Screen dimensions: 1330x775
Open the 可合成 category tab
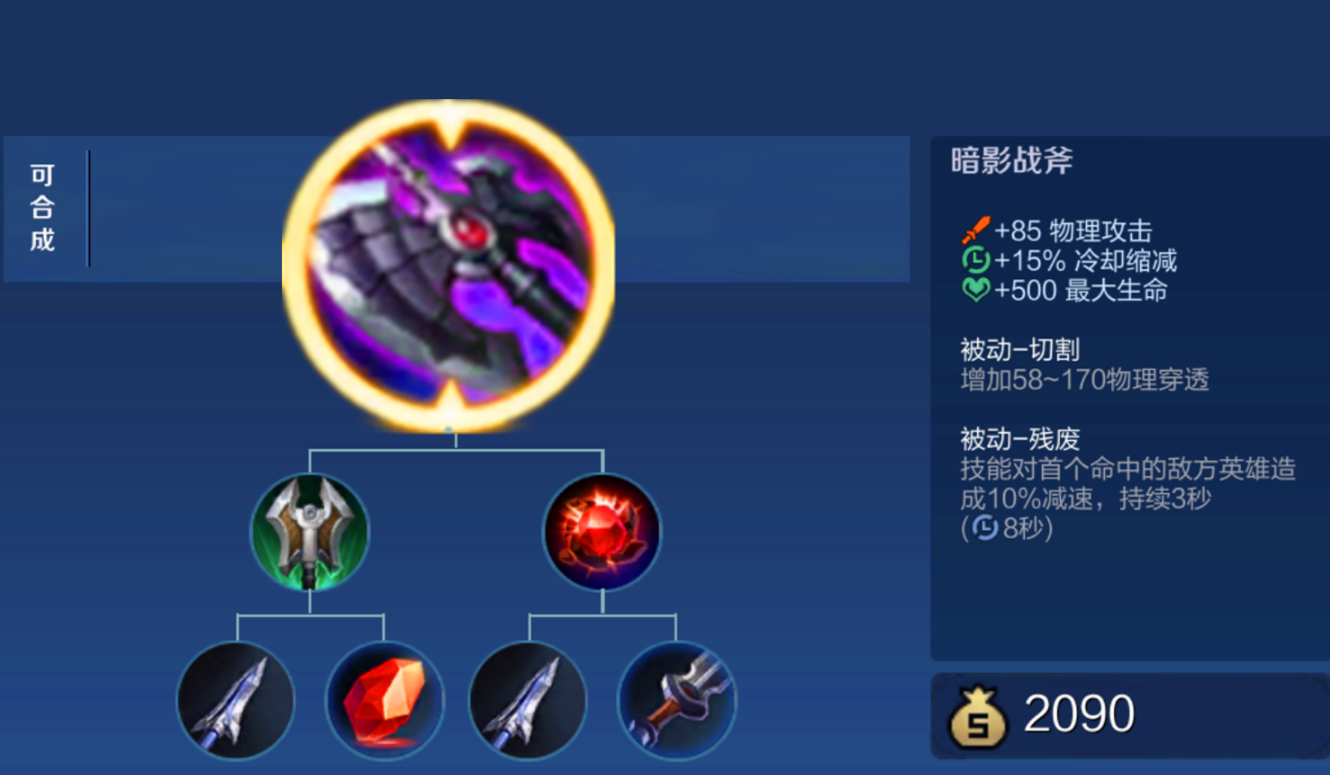click(x=42, y=207)
